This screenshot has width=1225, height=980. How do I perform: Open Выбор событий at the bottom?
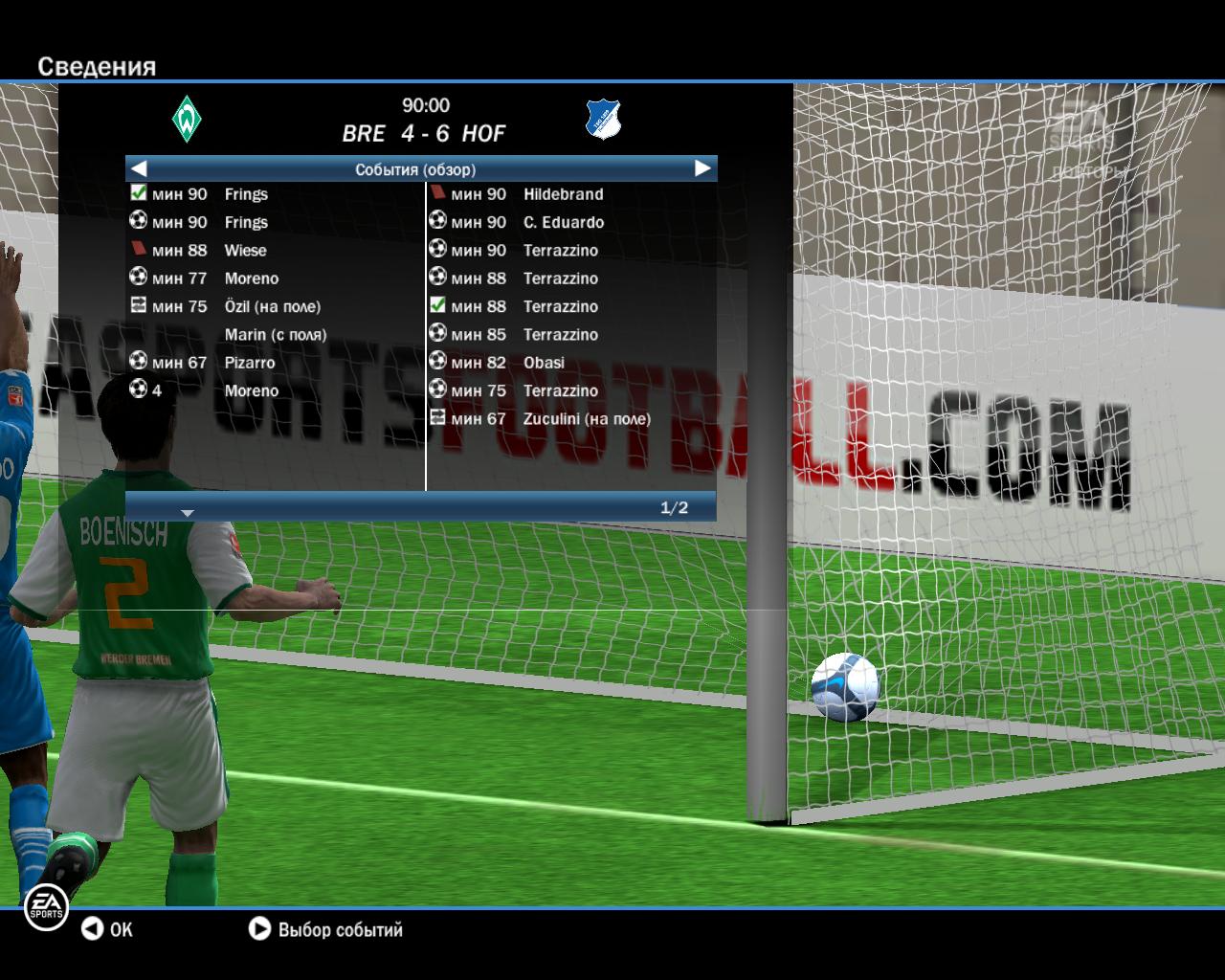pos(326,929)
